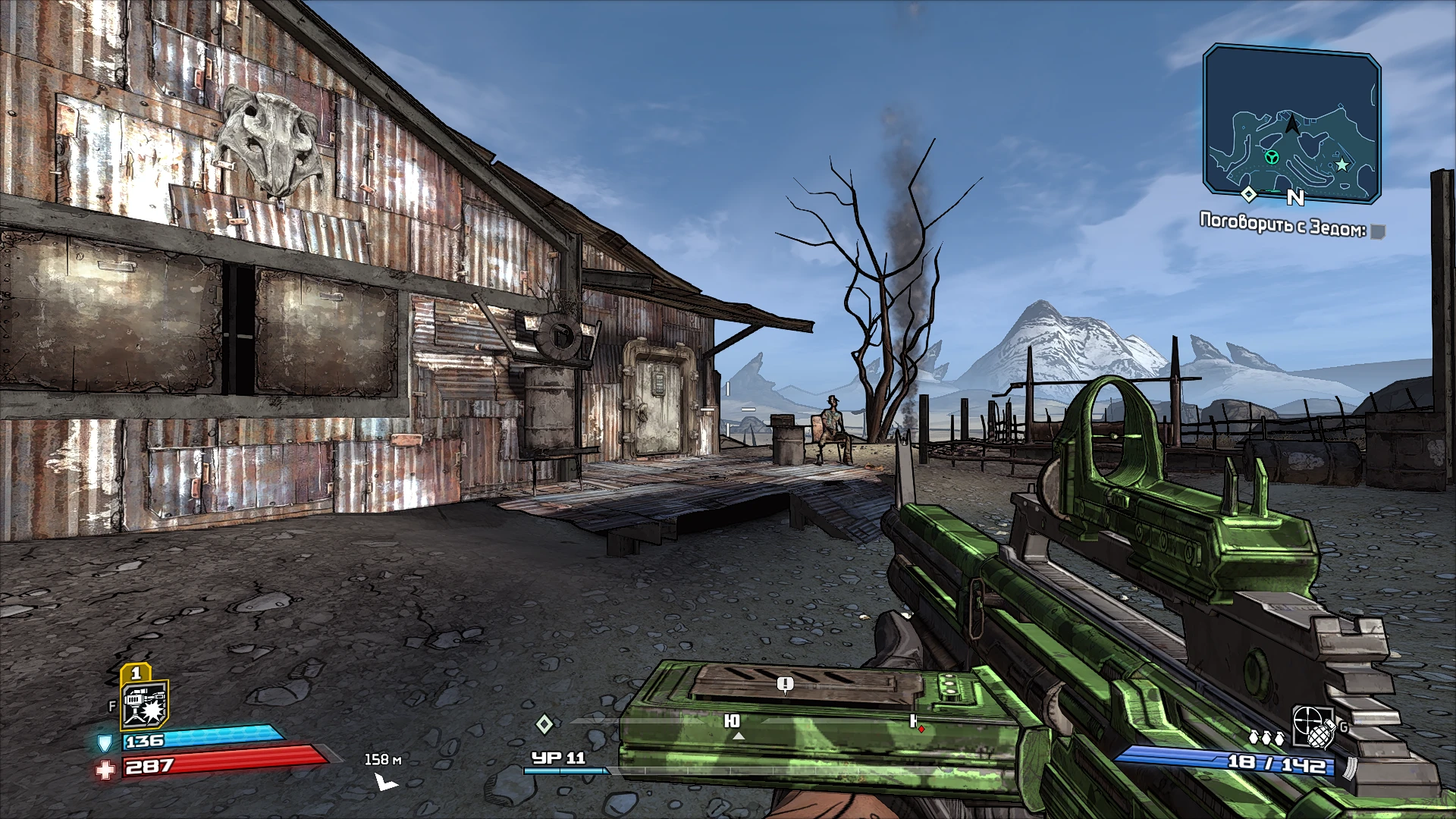
Task: Select the Поговорить с Зедом objective text
Action: point(1284,224)
